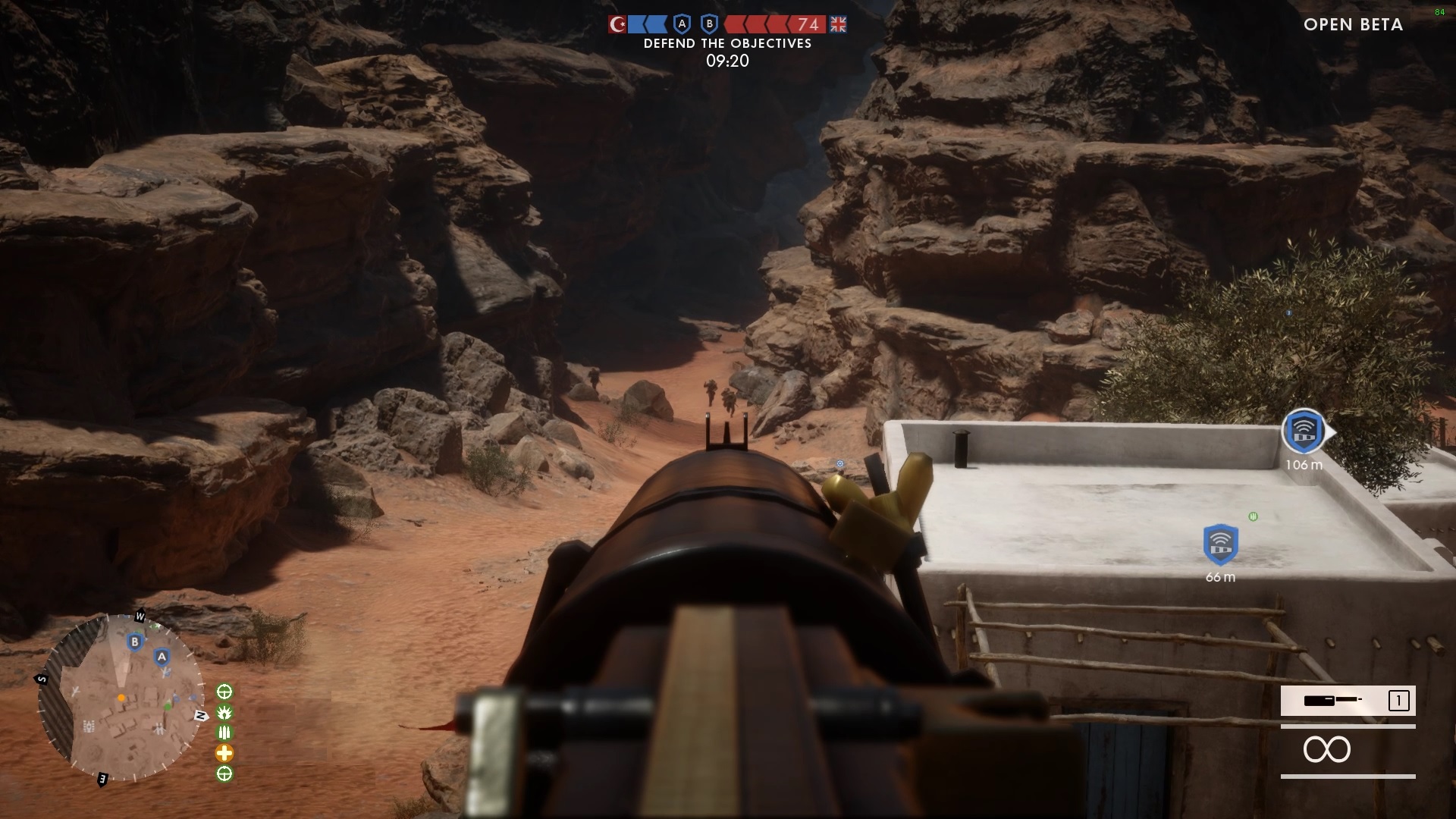The image size is (1456, 819).
Task: Click objective B shield in top score bar
Action: pyautogui.click(x=709, y=24)
